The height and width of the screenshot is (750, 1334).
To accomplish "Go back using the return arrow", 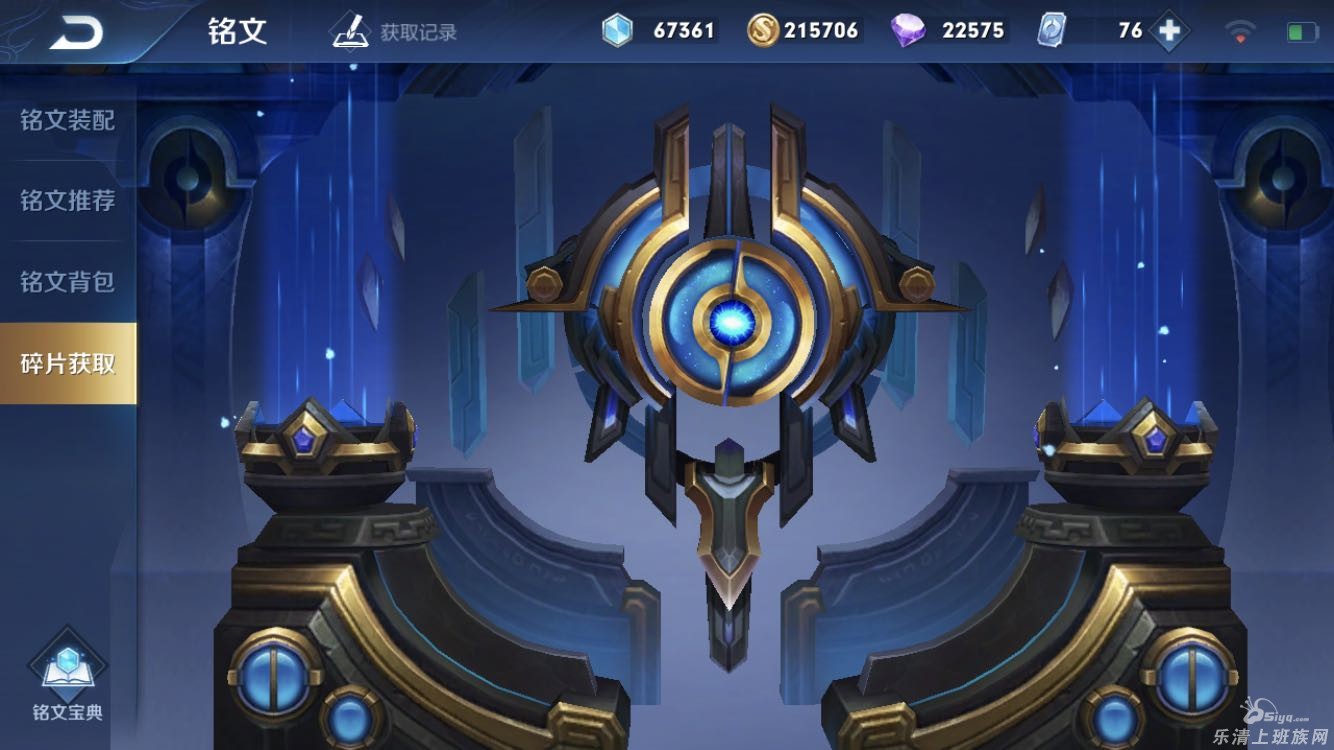I will point(77,32).
